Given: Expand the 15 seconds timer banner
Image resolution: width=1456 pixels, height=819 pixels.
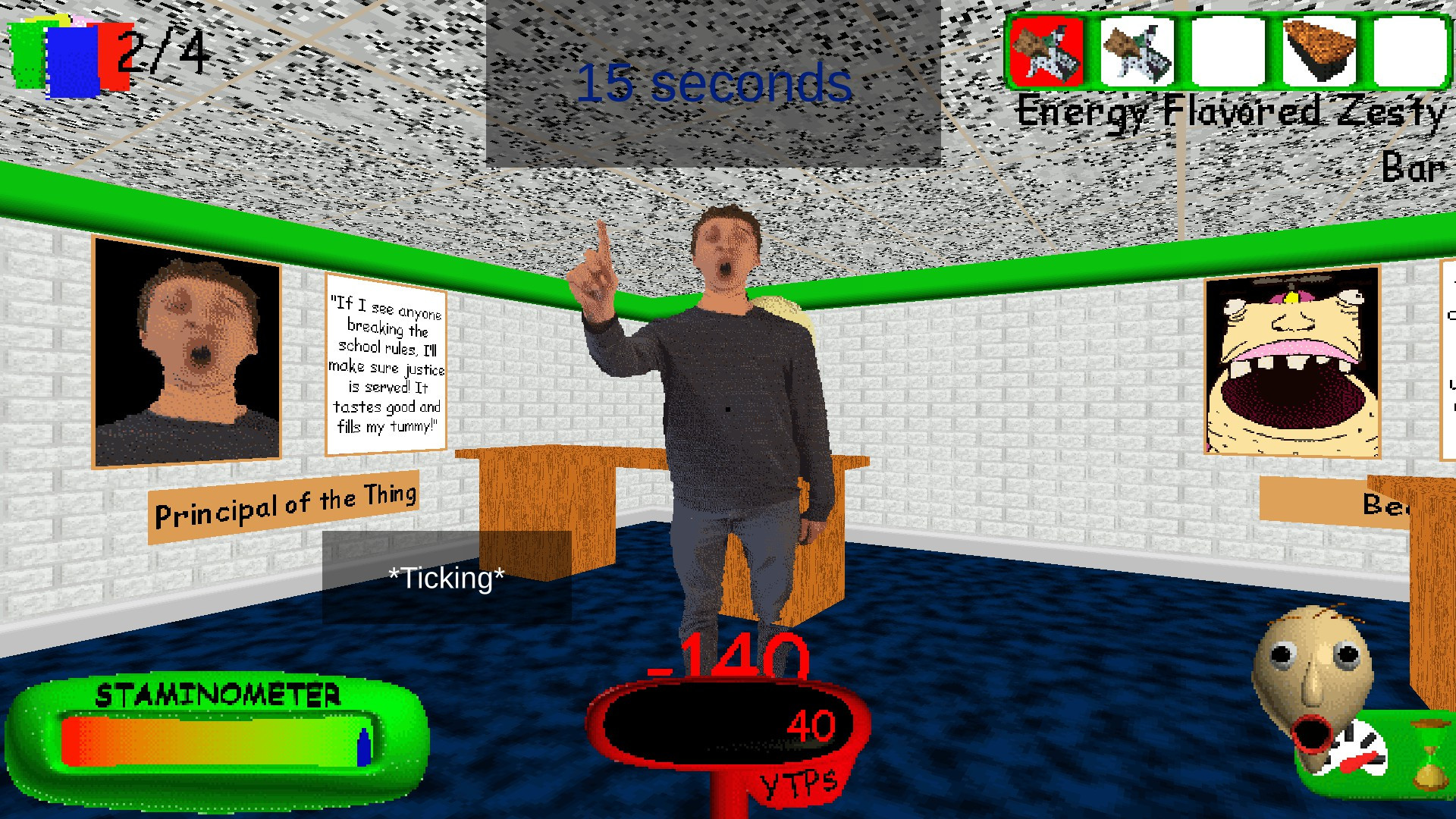Looking at the screenshot, I should [713, 83].
